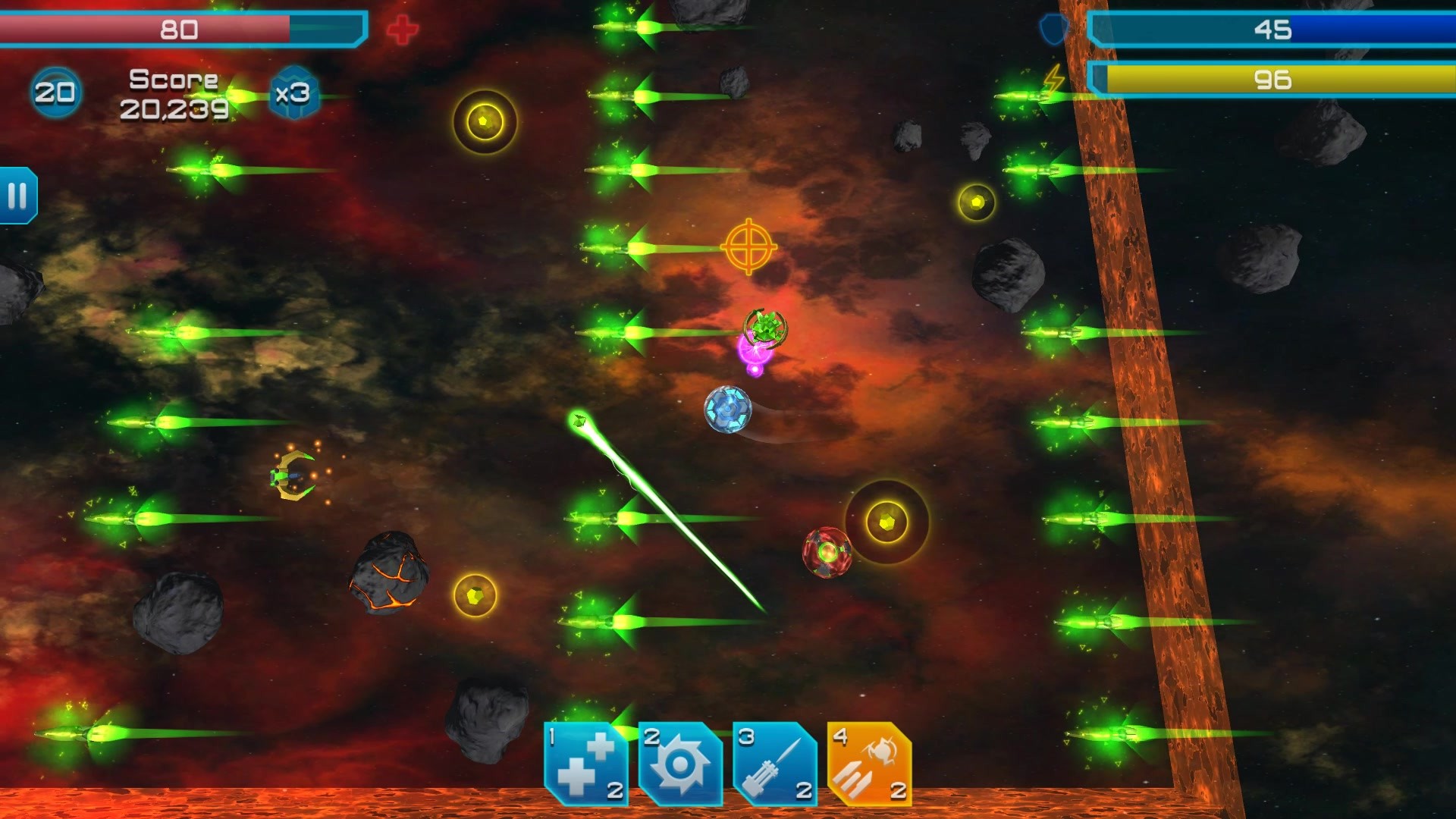
Task: Click the glowing blue energy ball
Action: [x=726, y=407]
